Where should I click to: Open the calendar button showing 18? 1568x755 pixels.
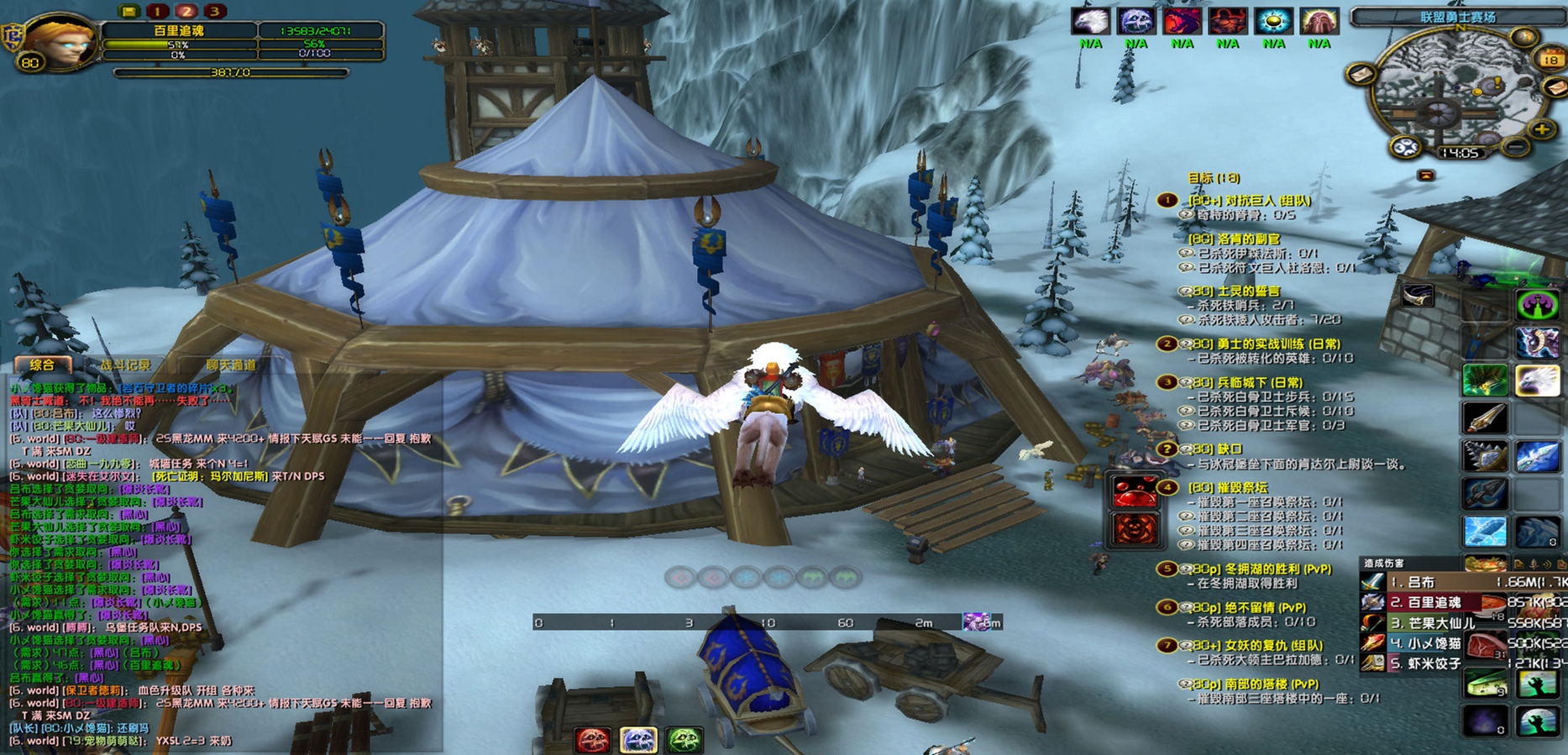[x=1550, y=59]
